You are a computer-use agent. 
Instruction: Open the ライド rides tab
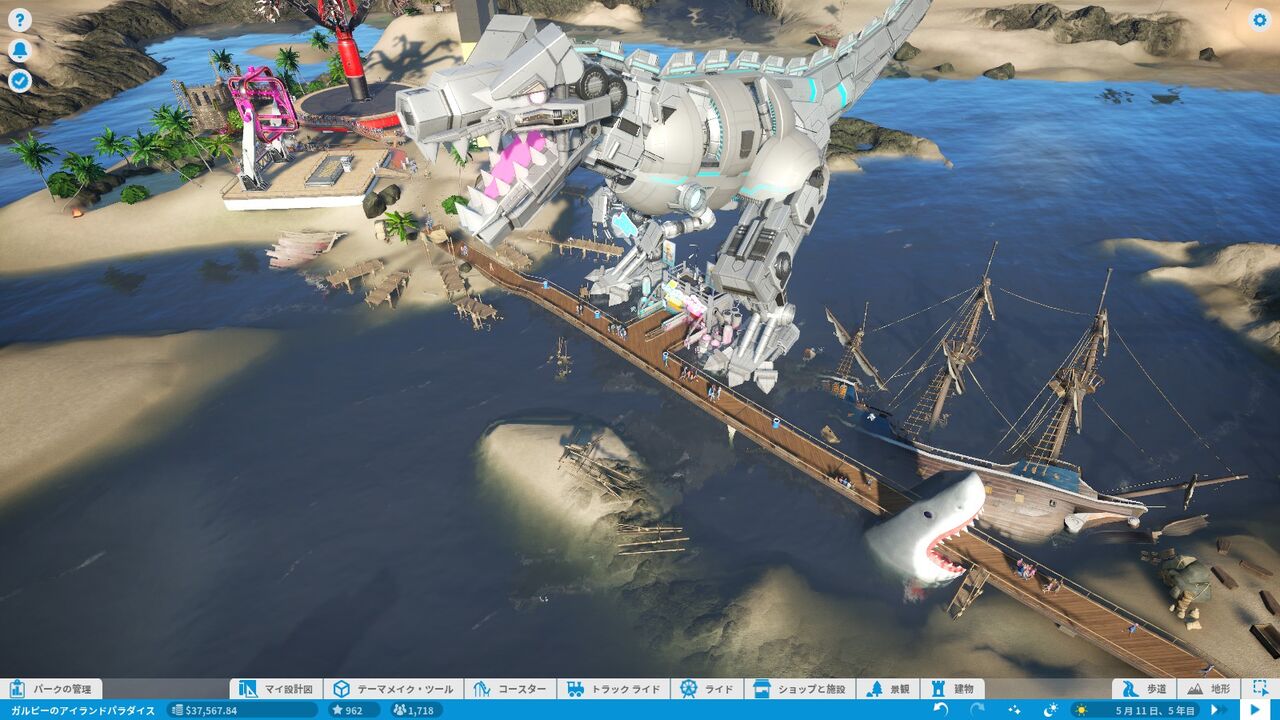(707, 689)
